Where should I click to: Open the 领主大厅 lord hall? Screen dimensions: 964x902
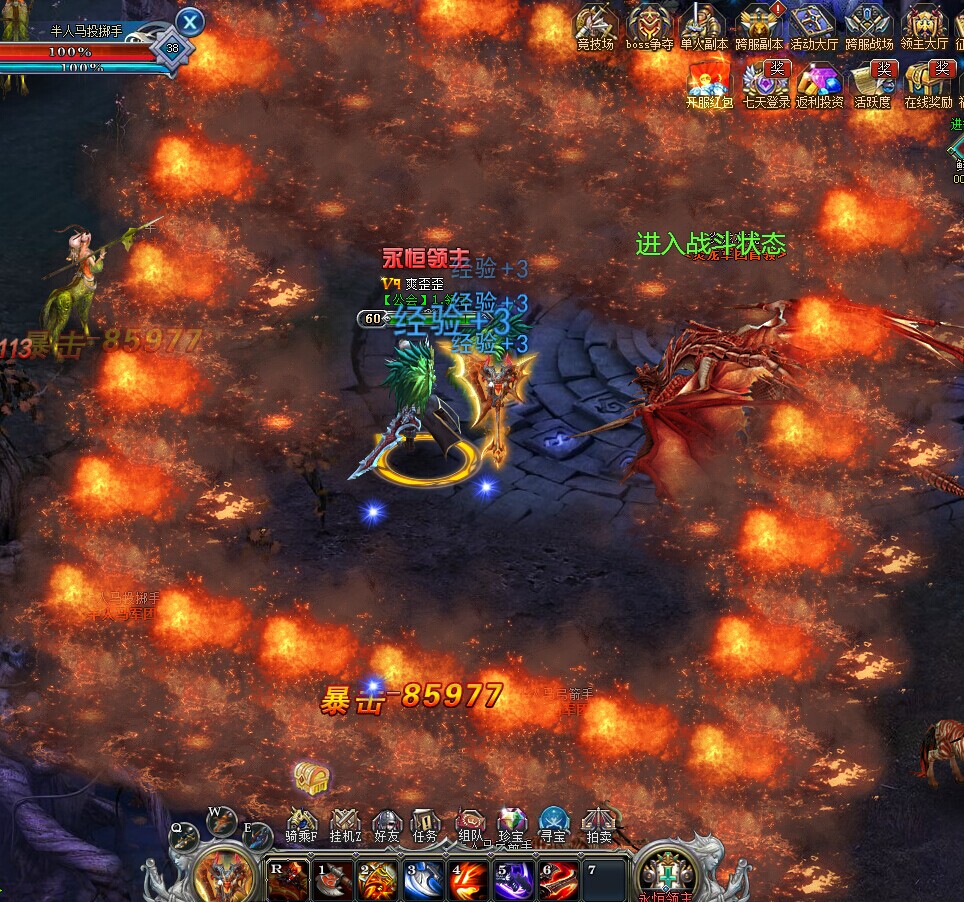tap(923, 26)
